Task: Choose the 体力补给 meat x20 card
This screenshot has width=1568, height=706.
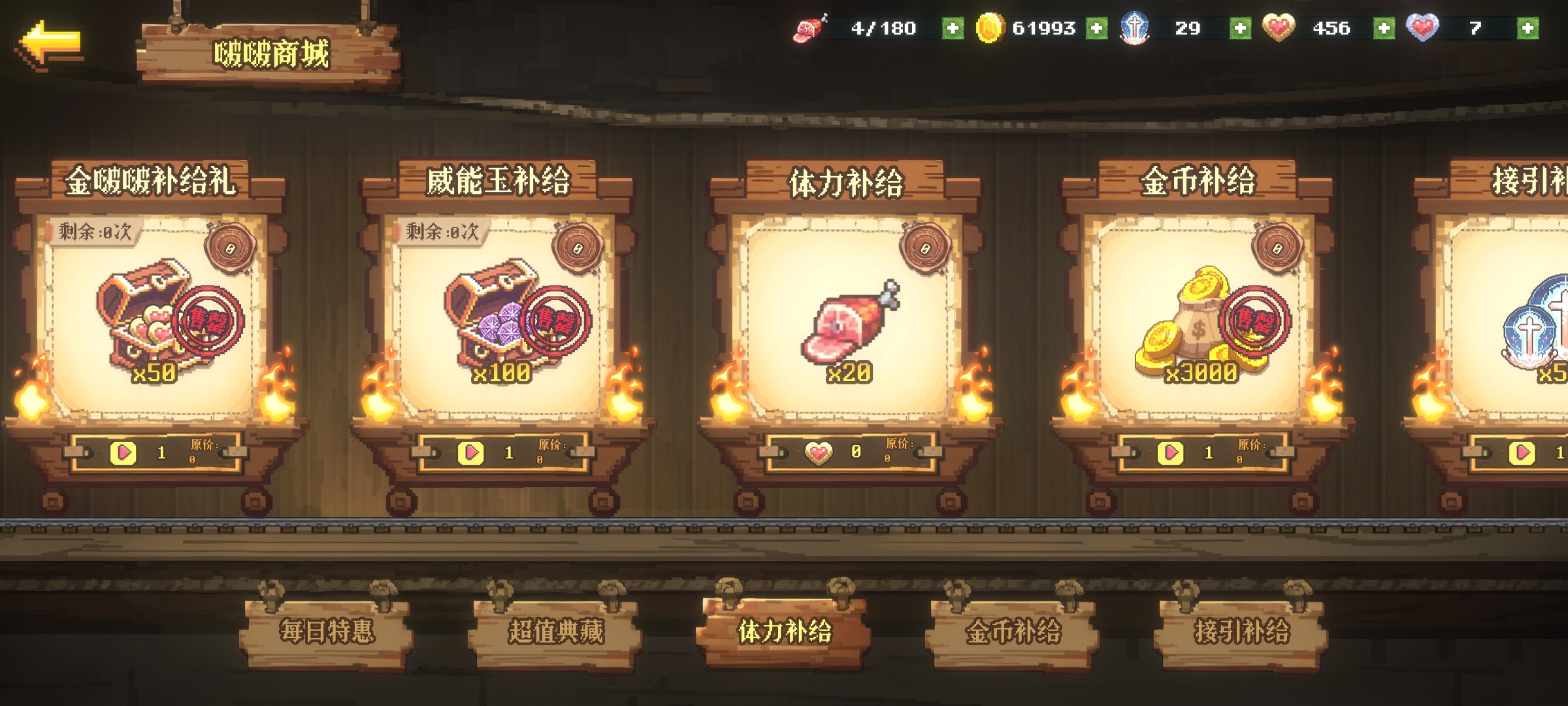Action: pyautogui.click(x=849, y=314)
